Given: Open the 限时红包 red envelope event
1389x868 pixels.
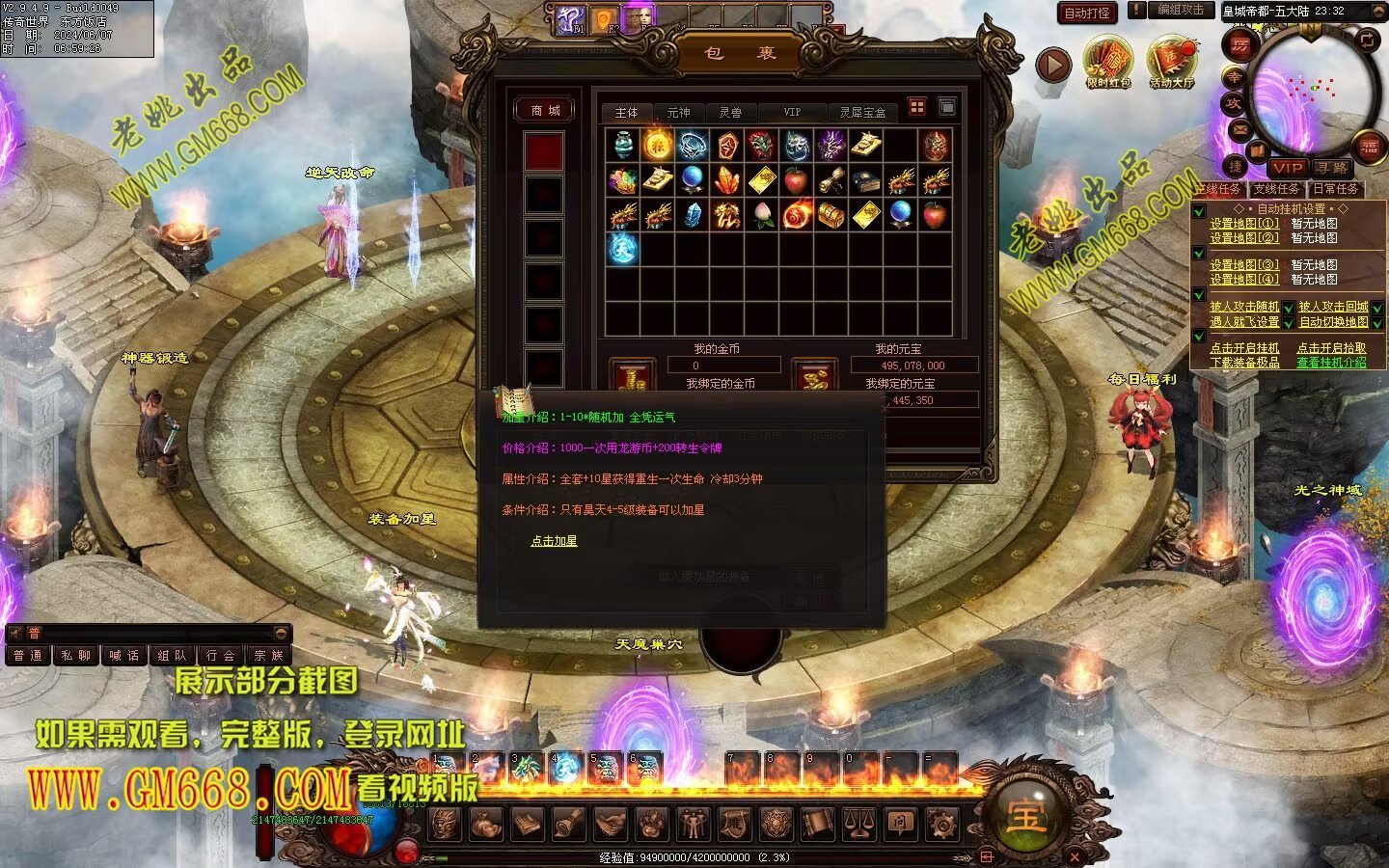Looking at the screenshot, I should (x=1107, y=64).
